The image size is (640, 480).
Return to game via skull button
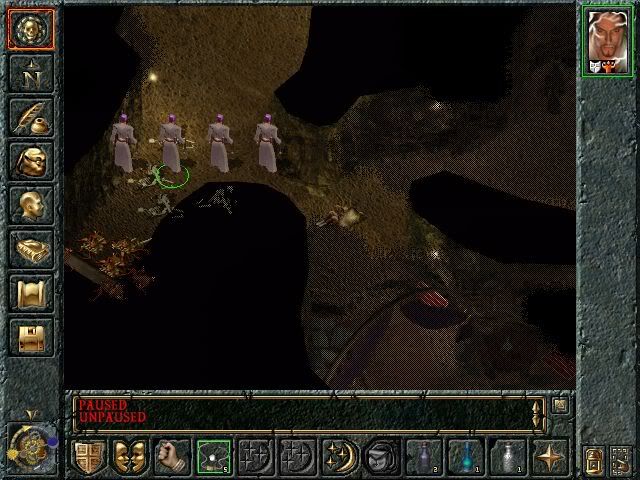[30, 29]
